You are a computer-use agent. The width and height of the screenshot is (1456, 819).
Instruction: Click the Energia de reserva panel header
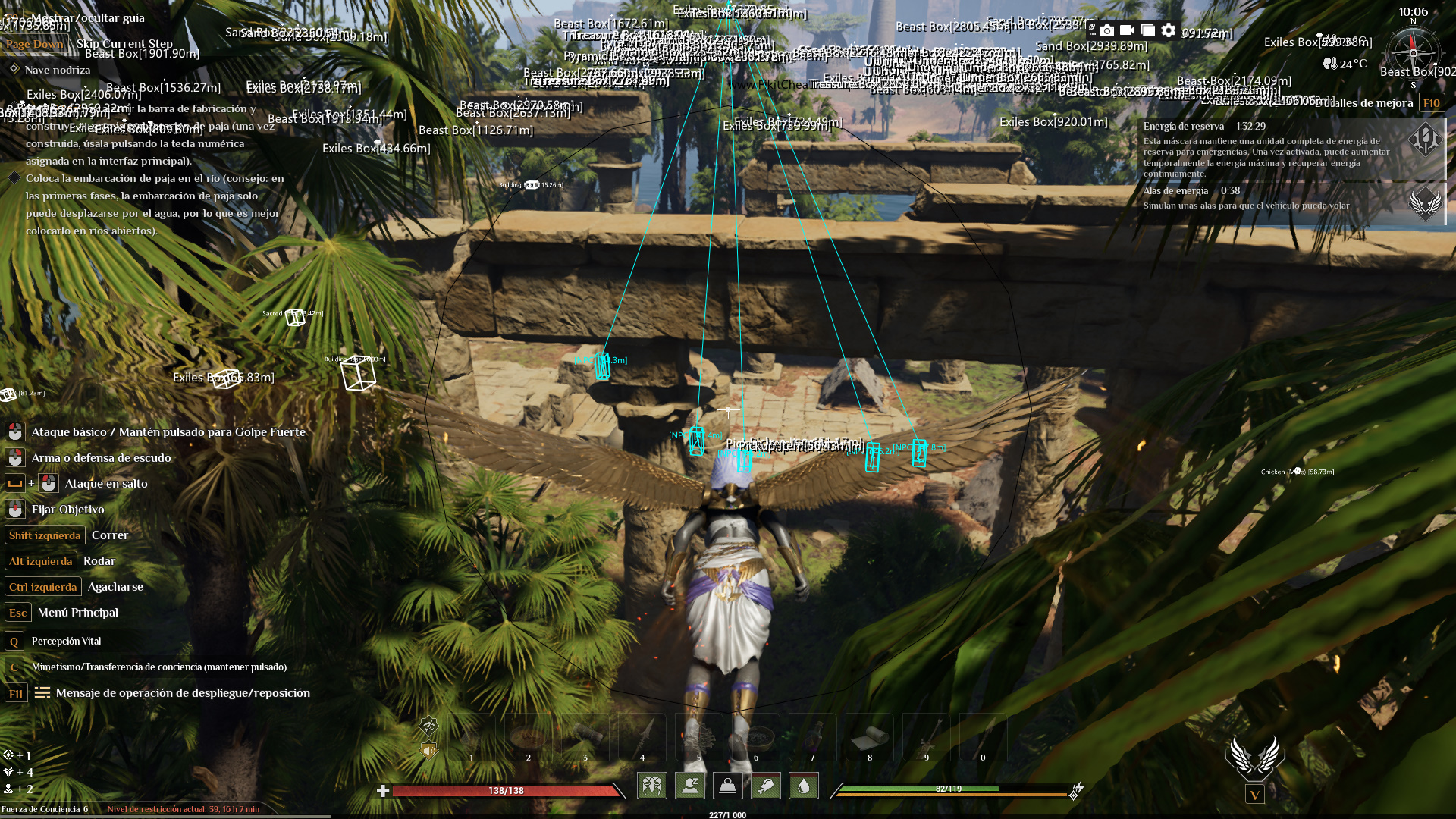[x=1183, y=125]
